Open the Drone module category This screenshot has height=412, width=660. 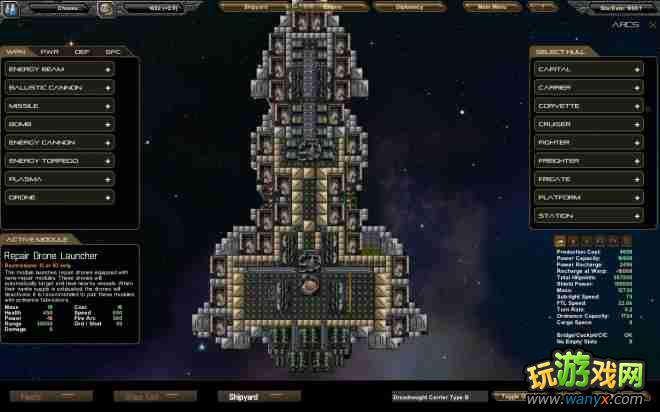pyautogui.click(x=58, y=197)
